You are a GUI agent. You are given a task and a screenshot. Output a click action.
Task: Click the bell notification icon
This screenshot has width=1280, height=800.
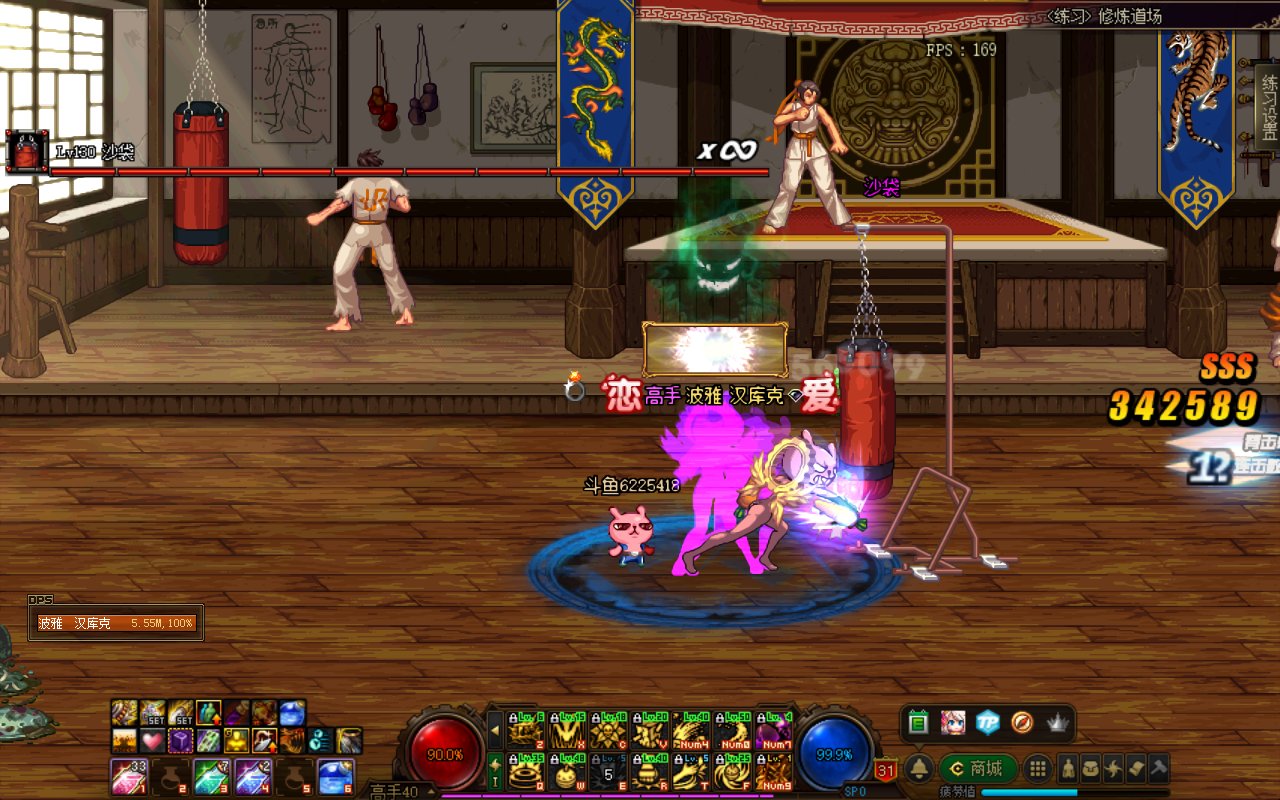[x=919, y=768]
